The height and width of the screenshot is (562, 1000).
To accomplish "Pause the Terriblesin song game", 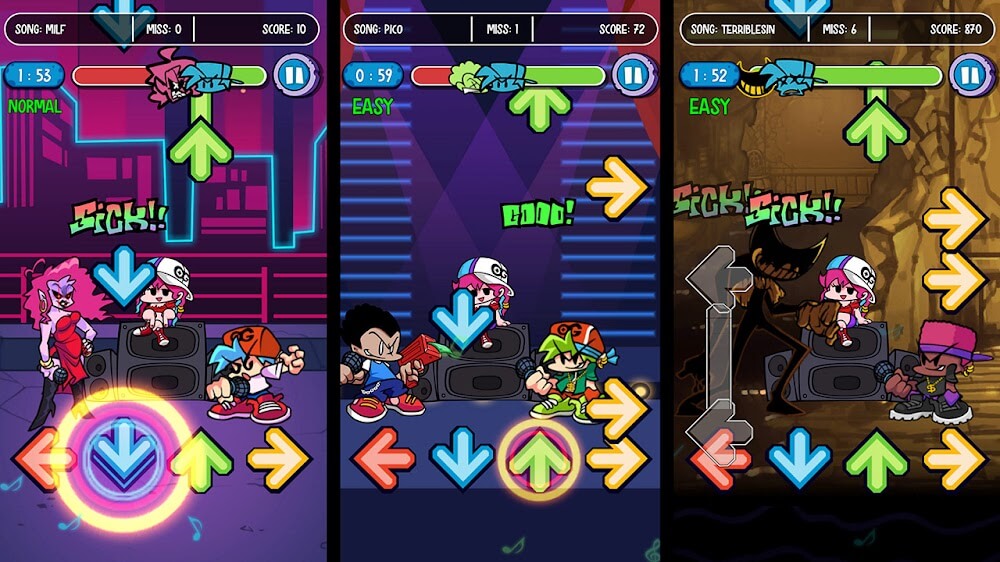I will click(968, 75).
